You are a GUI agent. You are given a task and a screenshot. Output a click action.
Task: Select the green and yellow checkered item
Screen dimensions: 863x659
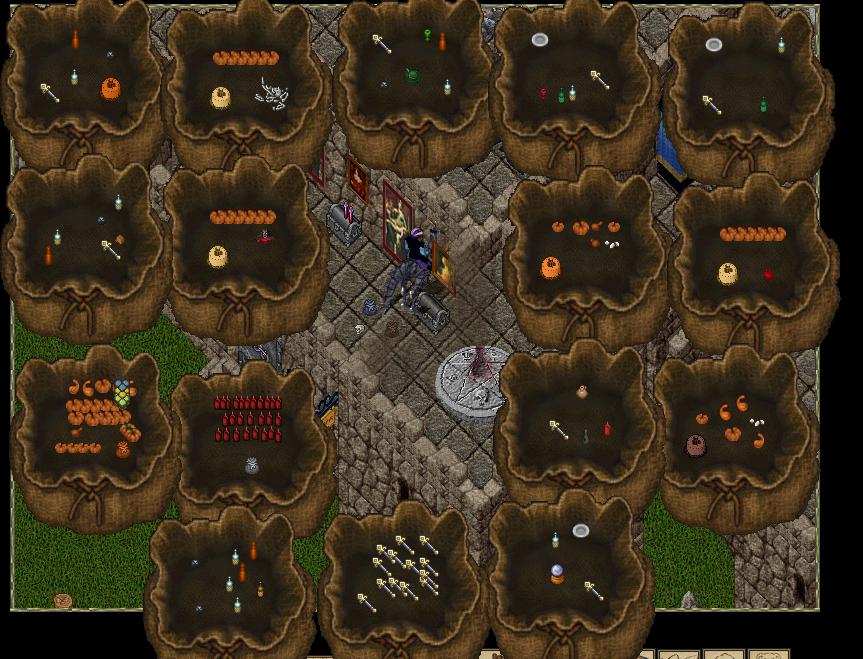click(x=122, y=392)
